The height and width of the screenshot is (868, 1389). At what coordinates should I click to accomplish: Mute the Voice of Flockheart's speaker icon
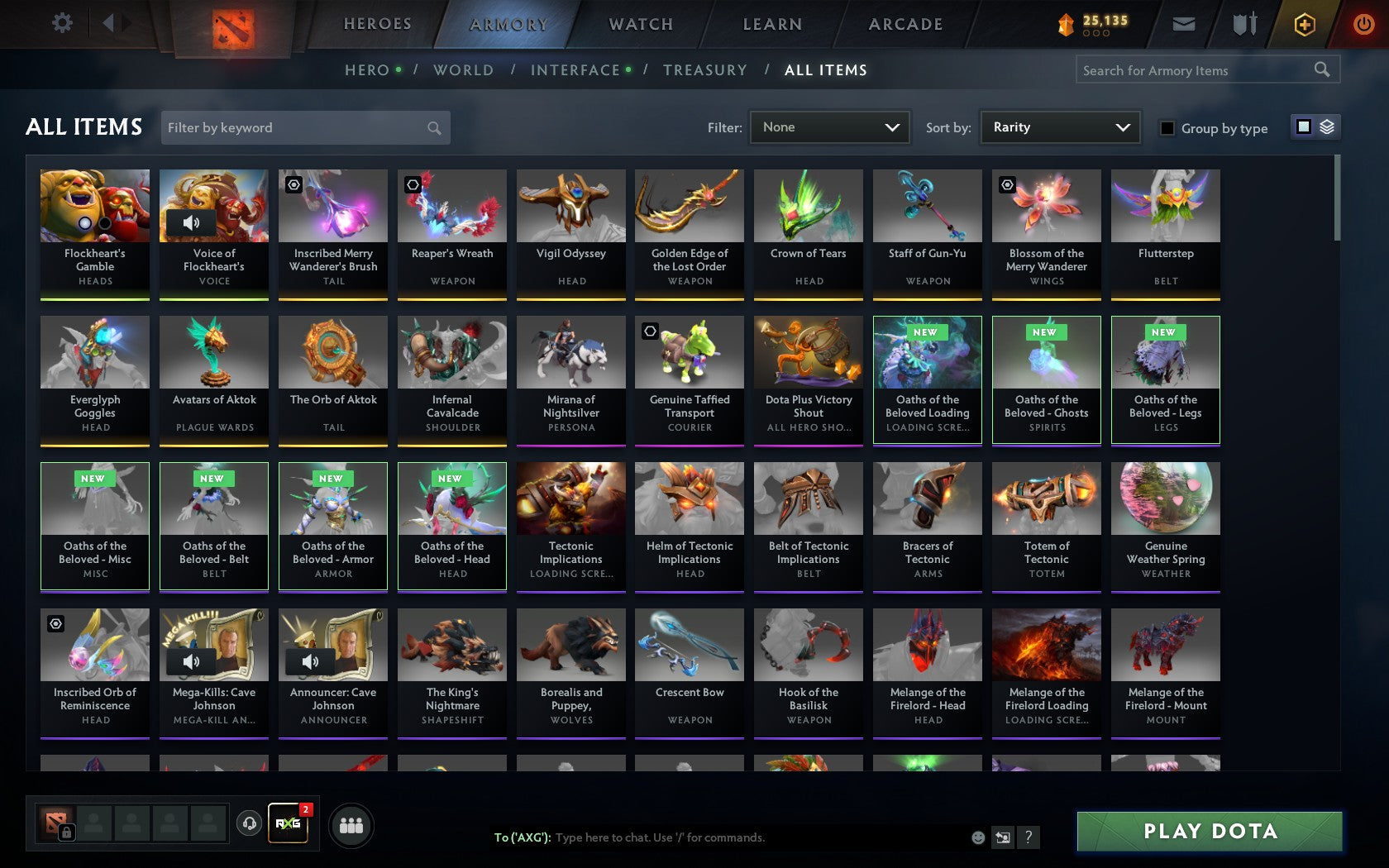(x=193, y=223)
